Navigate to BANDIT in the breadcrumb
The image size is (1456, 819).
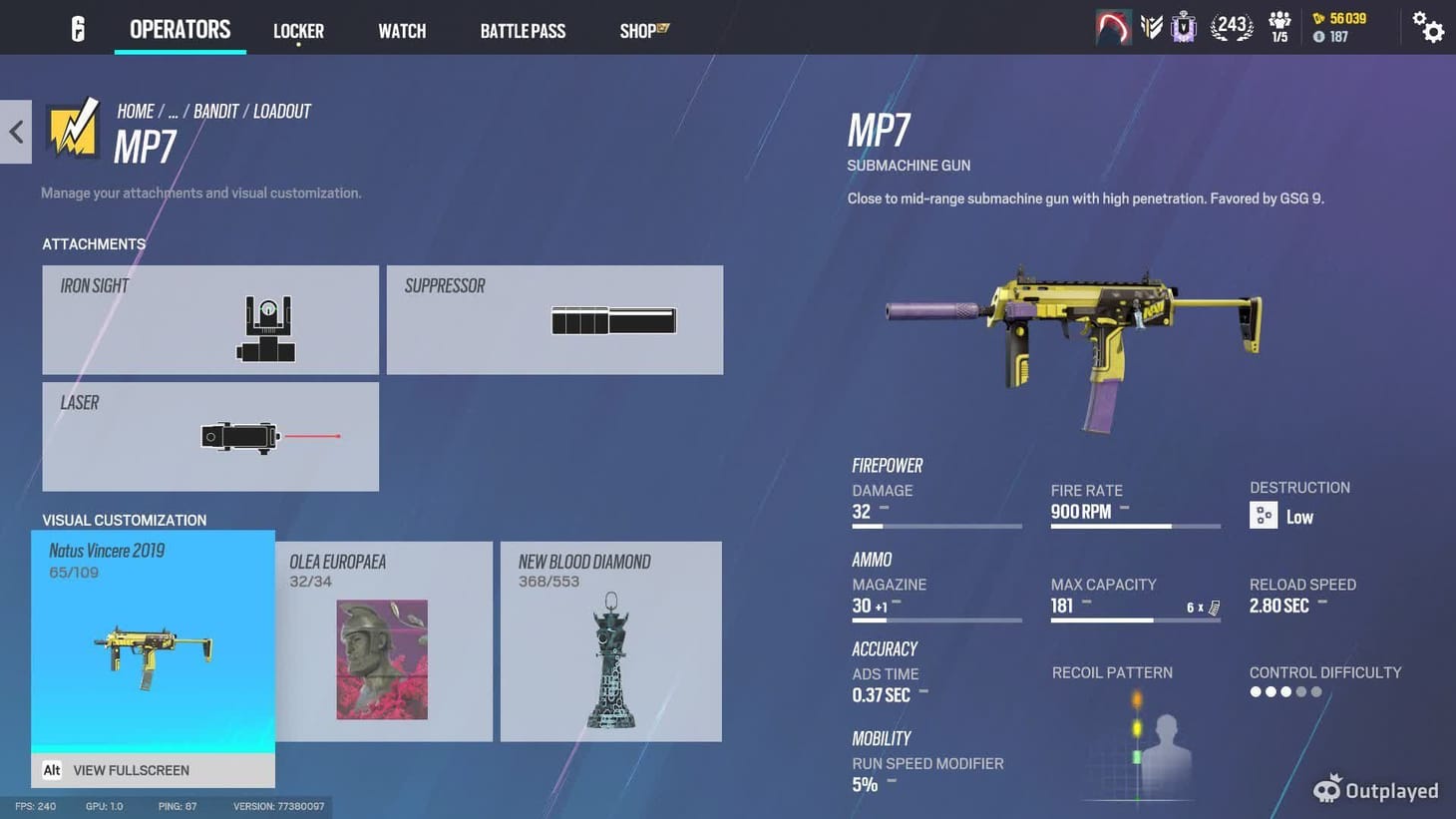pyautogui.click(x=215, y=111)
